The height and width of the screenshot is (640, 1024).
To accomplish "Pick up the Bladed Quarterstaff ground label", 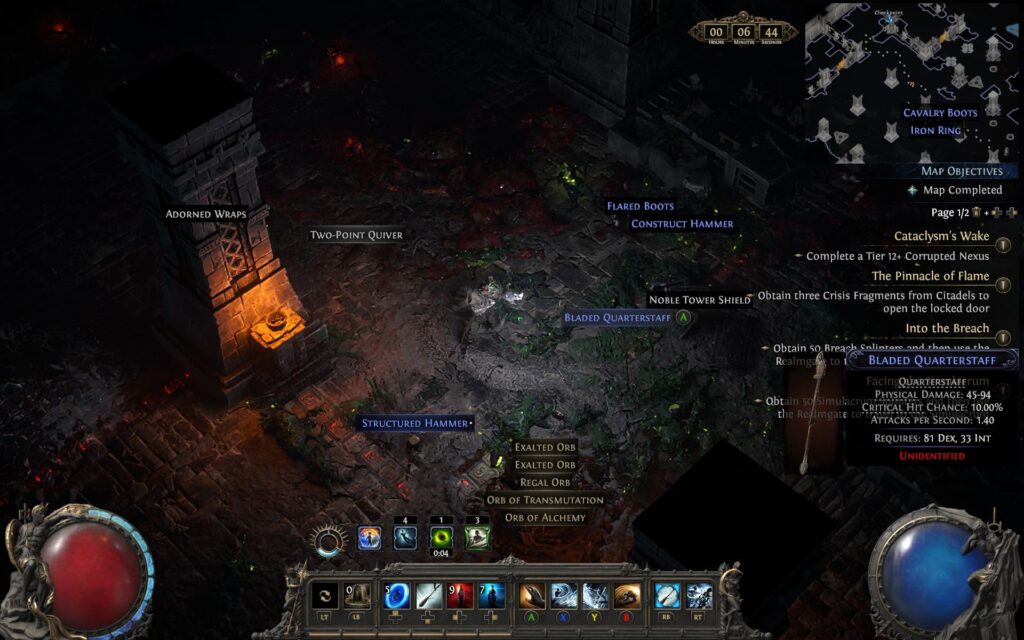I will tap(615, 318).
